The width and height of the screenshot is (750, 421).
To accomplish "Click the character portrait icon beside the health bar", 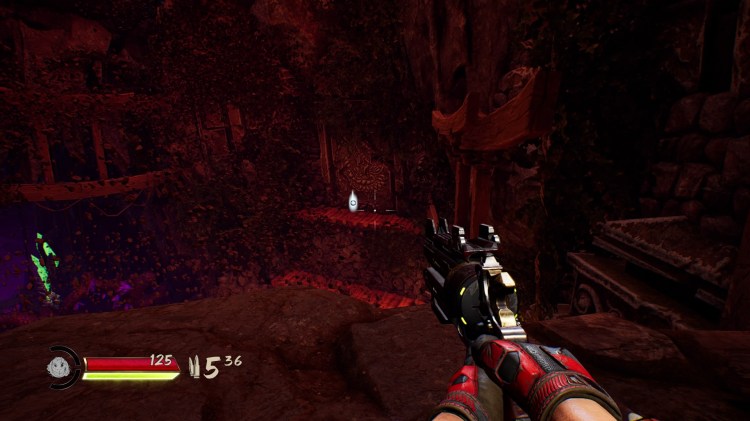I will point(63,367).
